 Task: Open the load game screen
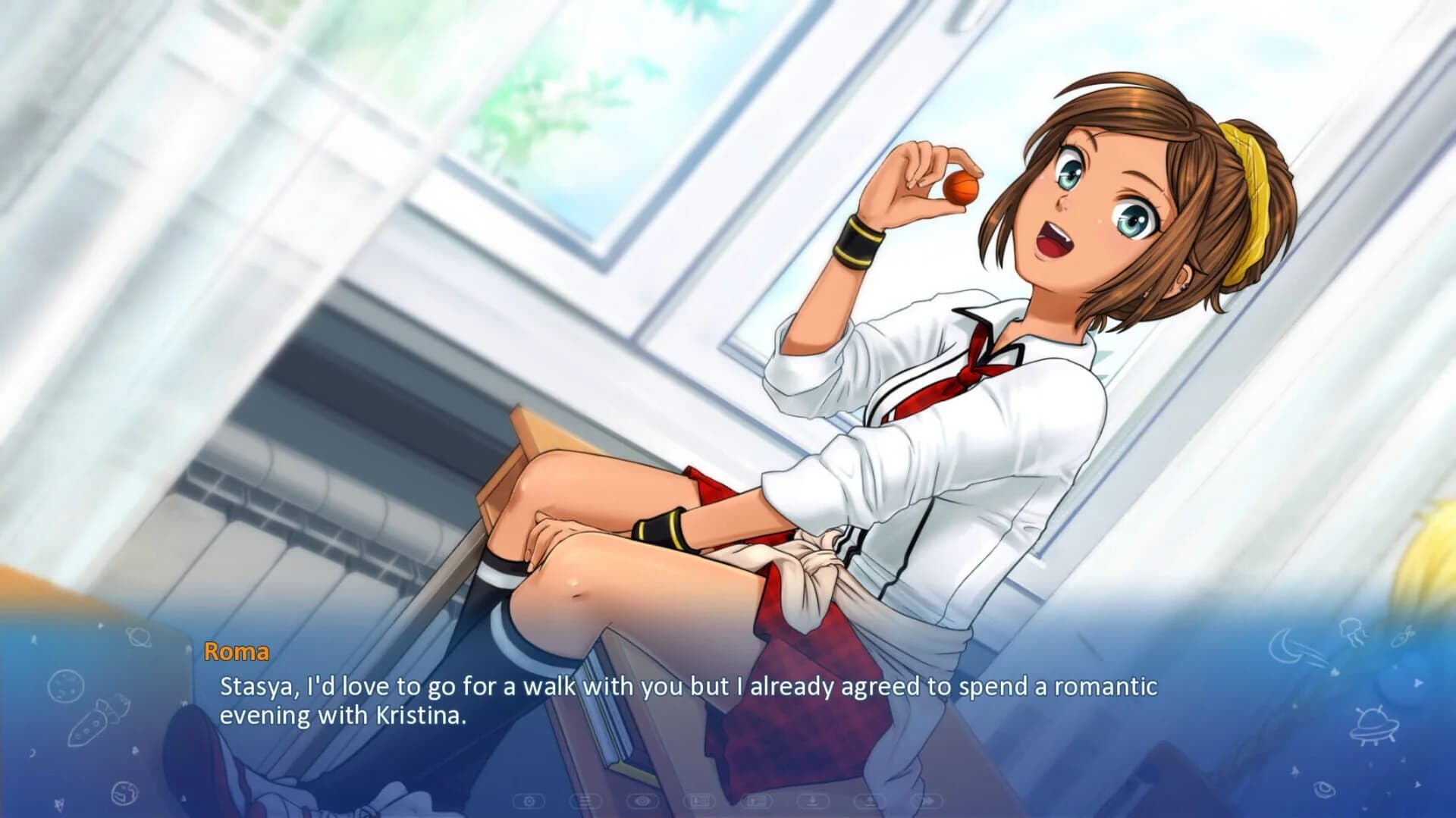(x=755, y=801)
